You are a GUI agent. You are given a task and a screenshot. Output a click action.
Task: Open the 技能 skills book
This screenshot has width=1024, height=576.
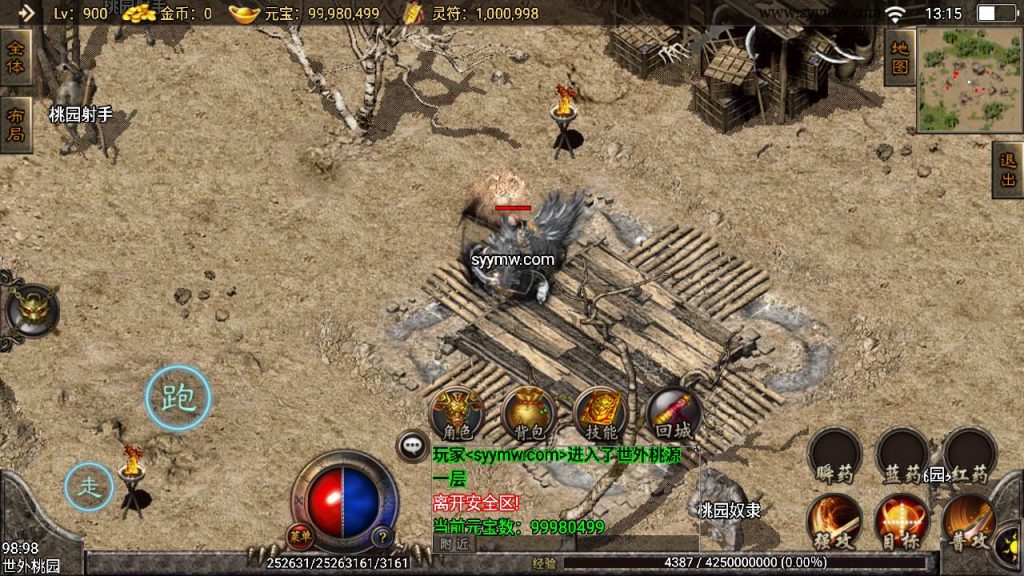(x=601, y=412)
